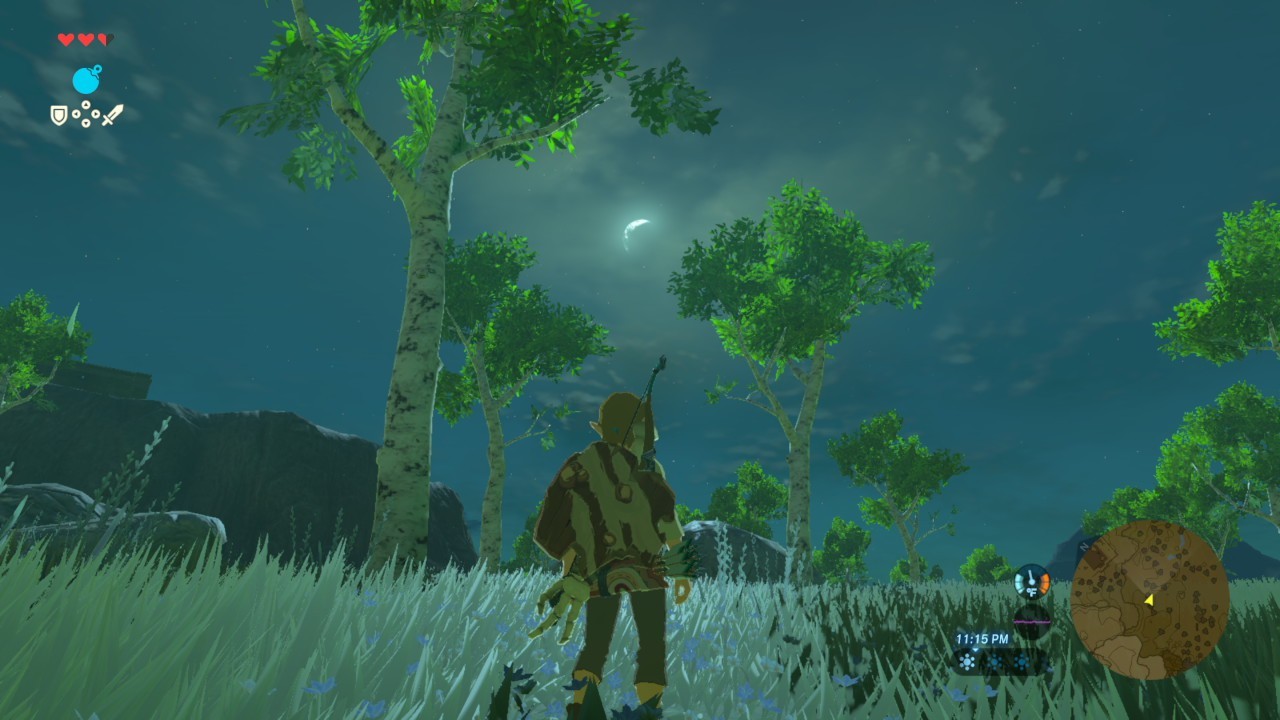Select the noise level meter
The height and width of the screenshot is (720, 1280).
click(1031, 620)
